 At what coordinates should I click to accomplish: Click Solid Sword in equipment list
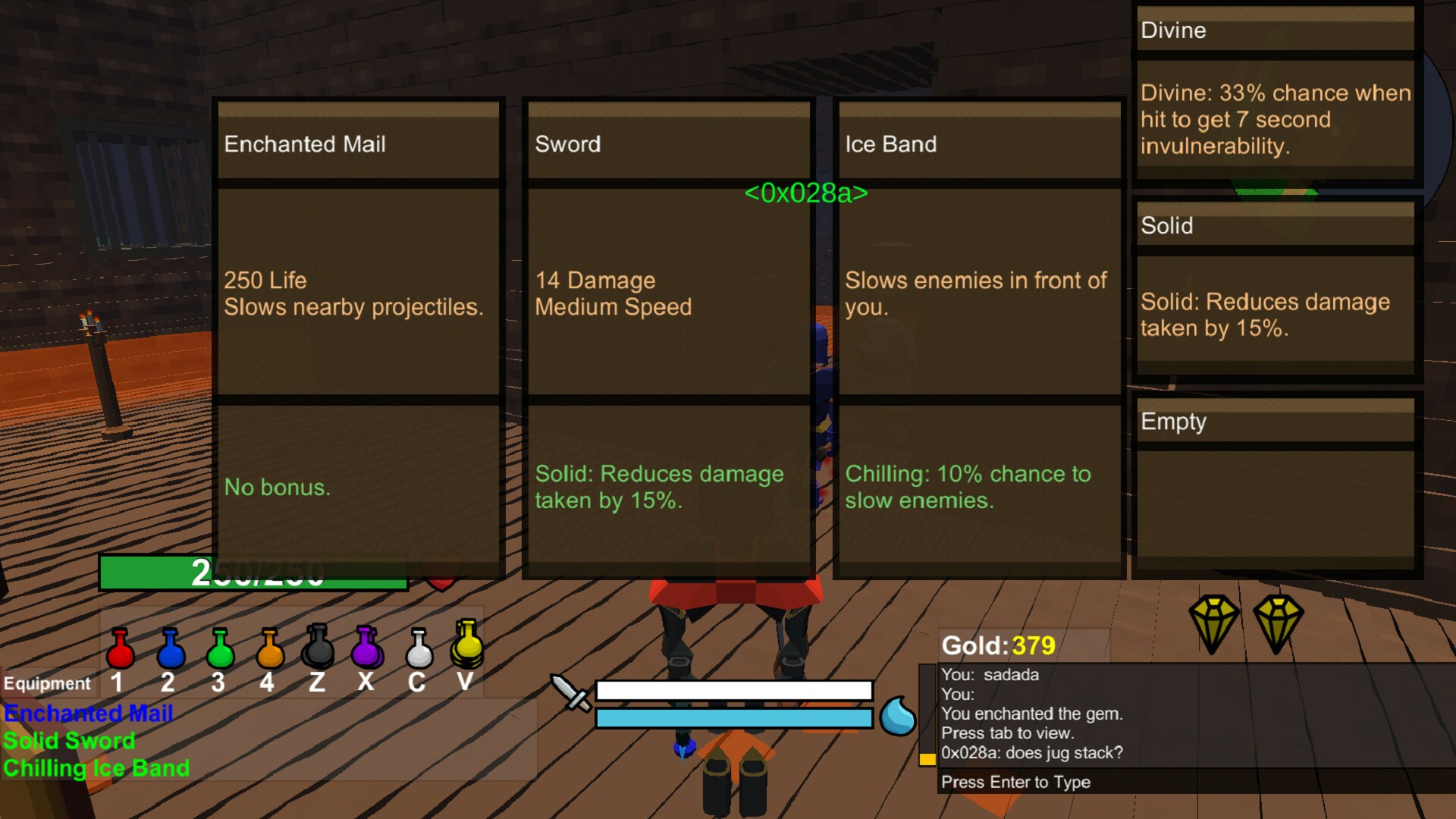(x=69, y=741)
